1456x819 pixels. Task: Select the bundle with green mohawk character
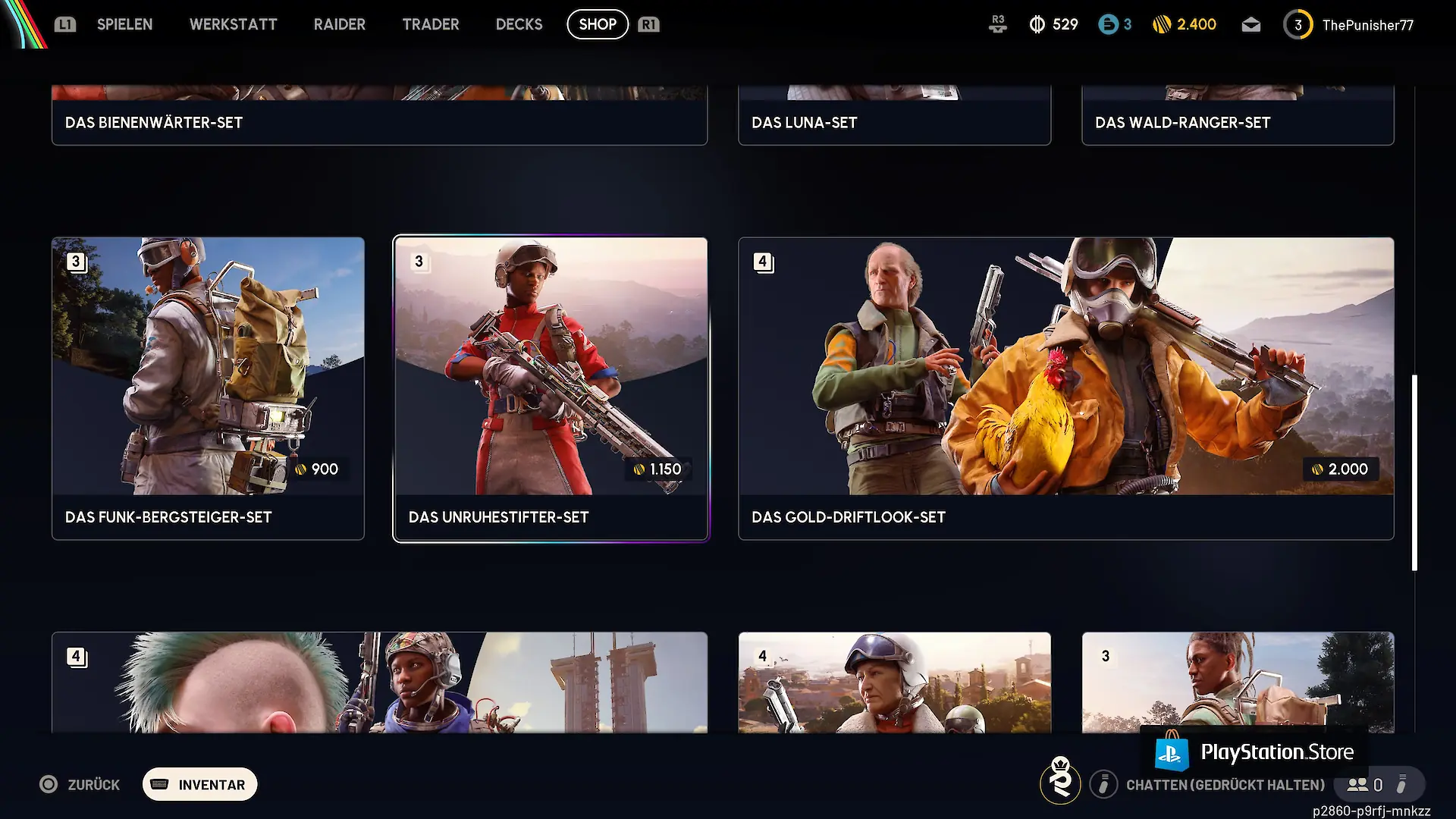(379, 682)
